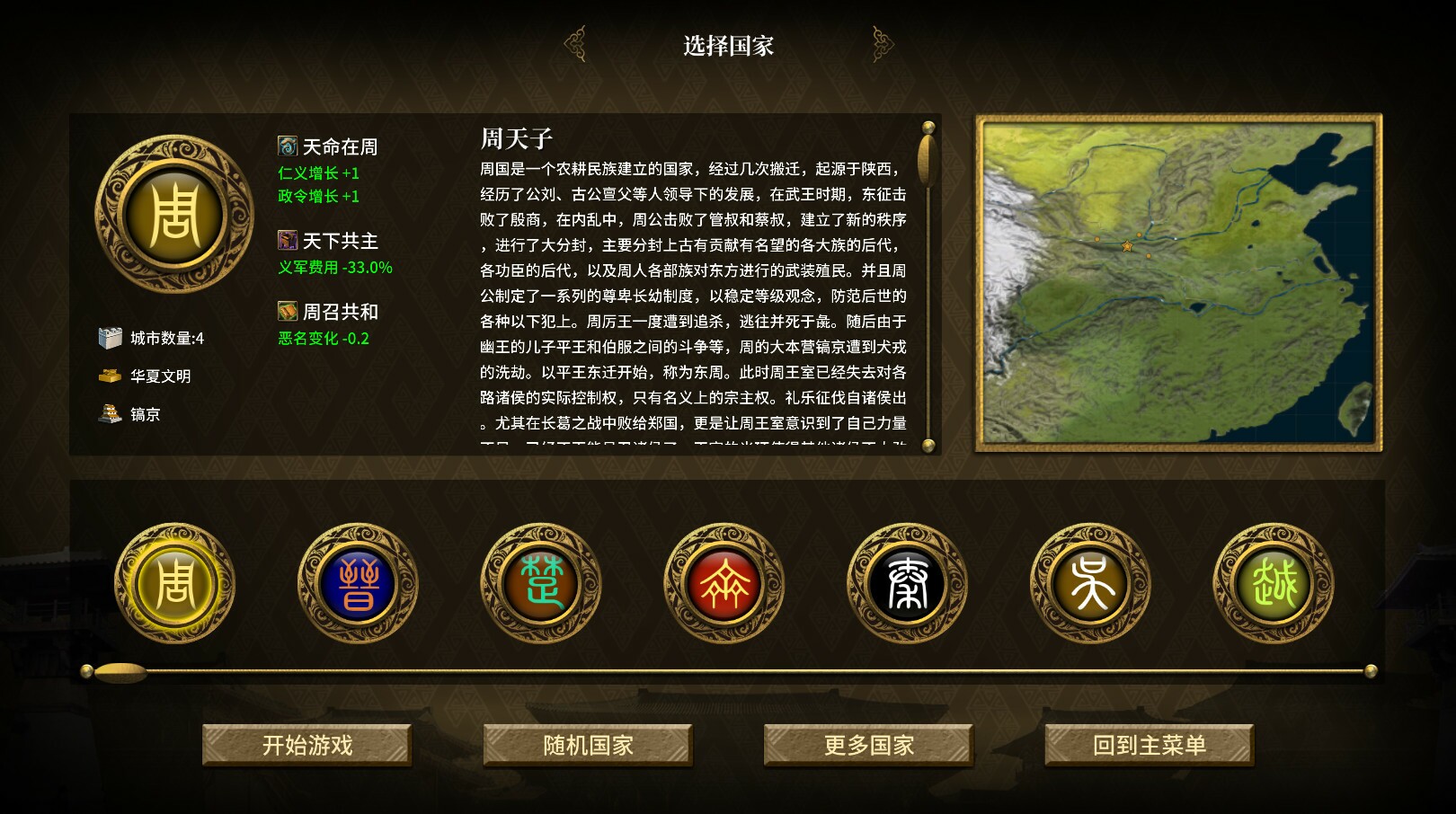The image size is (1456, 814).
Task: Click the 镐京 capital city icon
Action: [111, 415]
